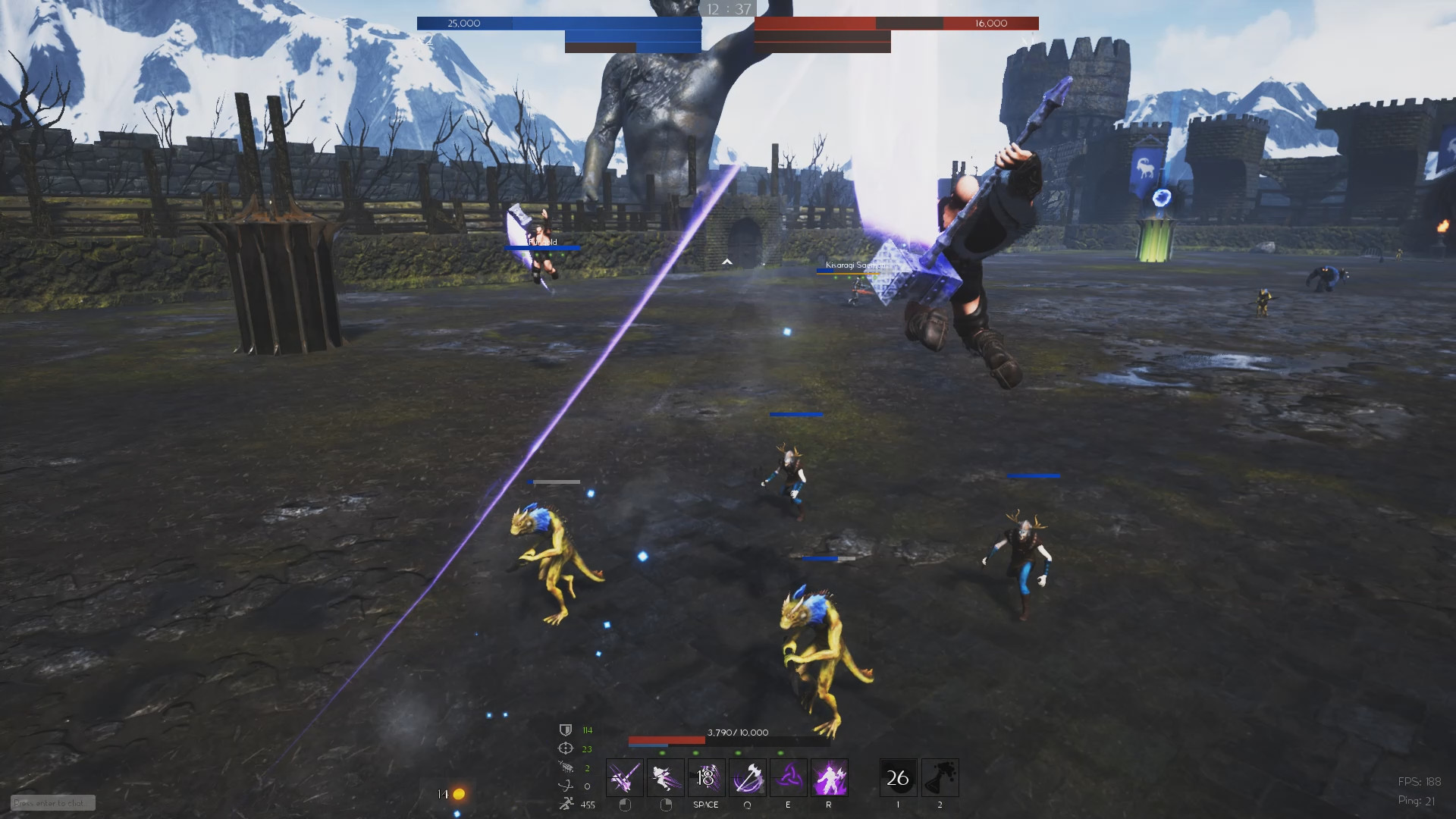Unleash the R ultimate warrior ability

829,777
